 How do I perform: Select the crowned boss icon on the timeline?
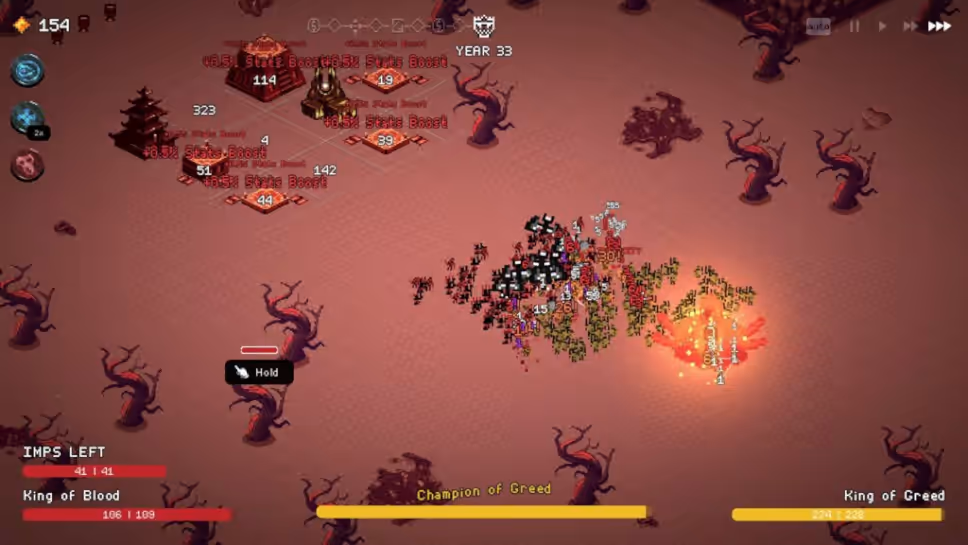click(x=484, y=26)
